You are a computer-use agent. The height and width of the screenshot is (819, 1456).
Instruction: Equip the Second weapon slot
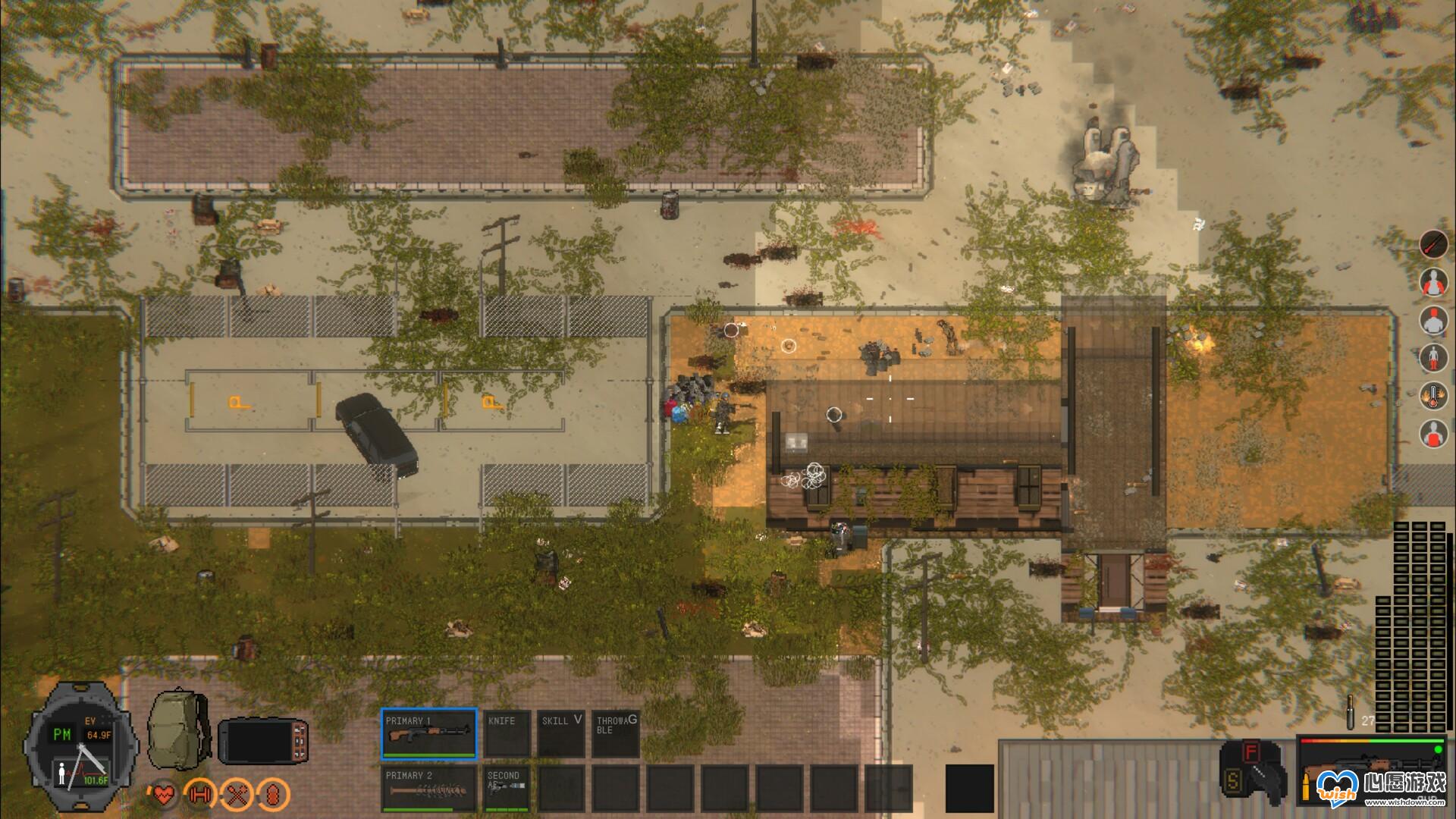pos(507,789)
